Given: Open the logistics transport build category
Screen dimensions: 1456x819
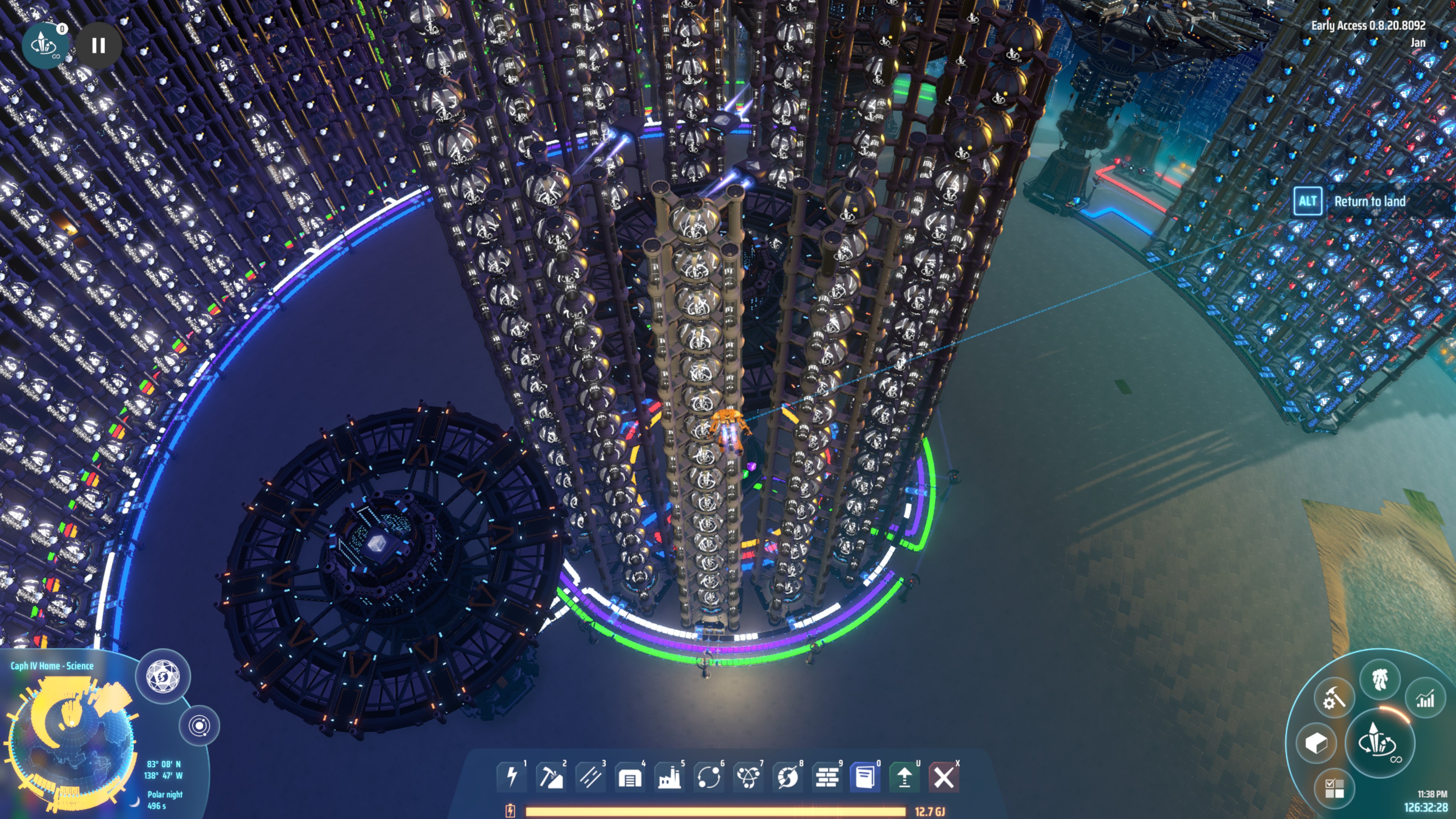Looking at the screenshot, I should tap(709, 777).
